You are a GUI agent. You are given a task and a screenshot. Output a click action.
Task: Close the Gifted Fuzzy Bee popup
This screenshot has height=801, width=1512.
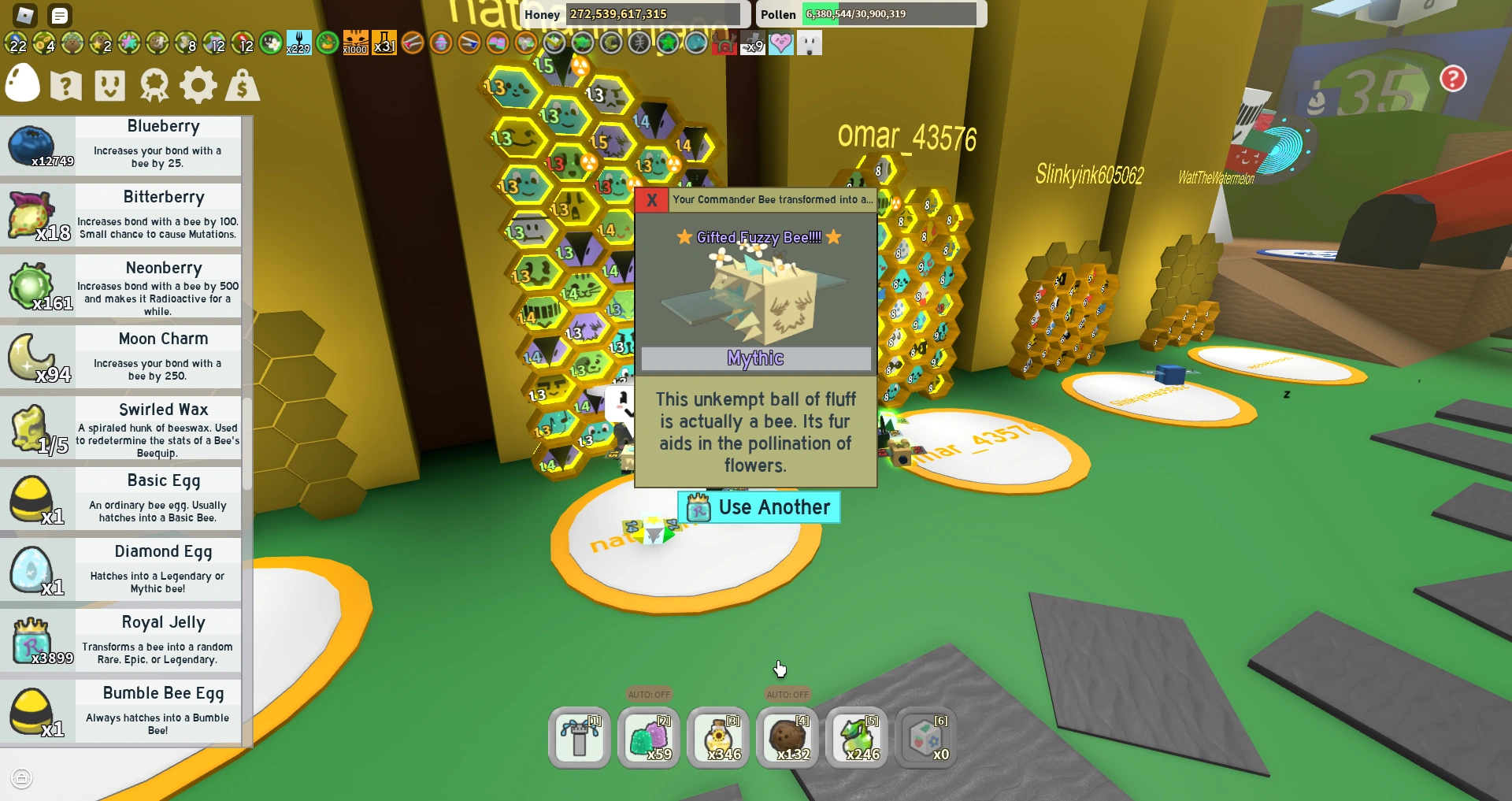pyautogui.click(x=651, y=200)
